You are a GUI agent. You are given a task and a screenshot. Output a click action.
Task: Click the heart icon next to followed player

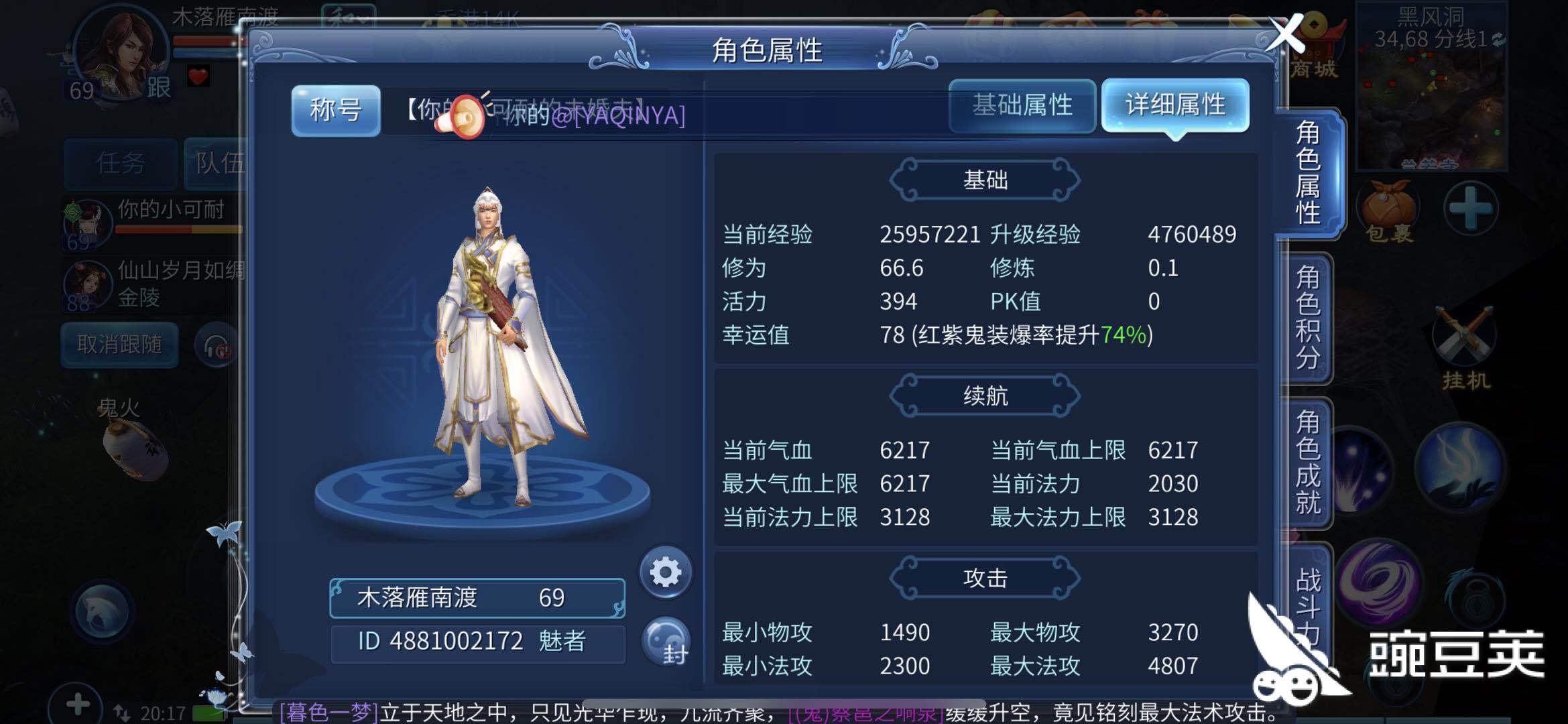click(198, 75)
